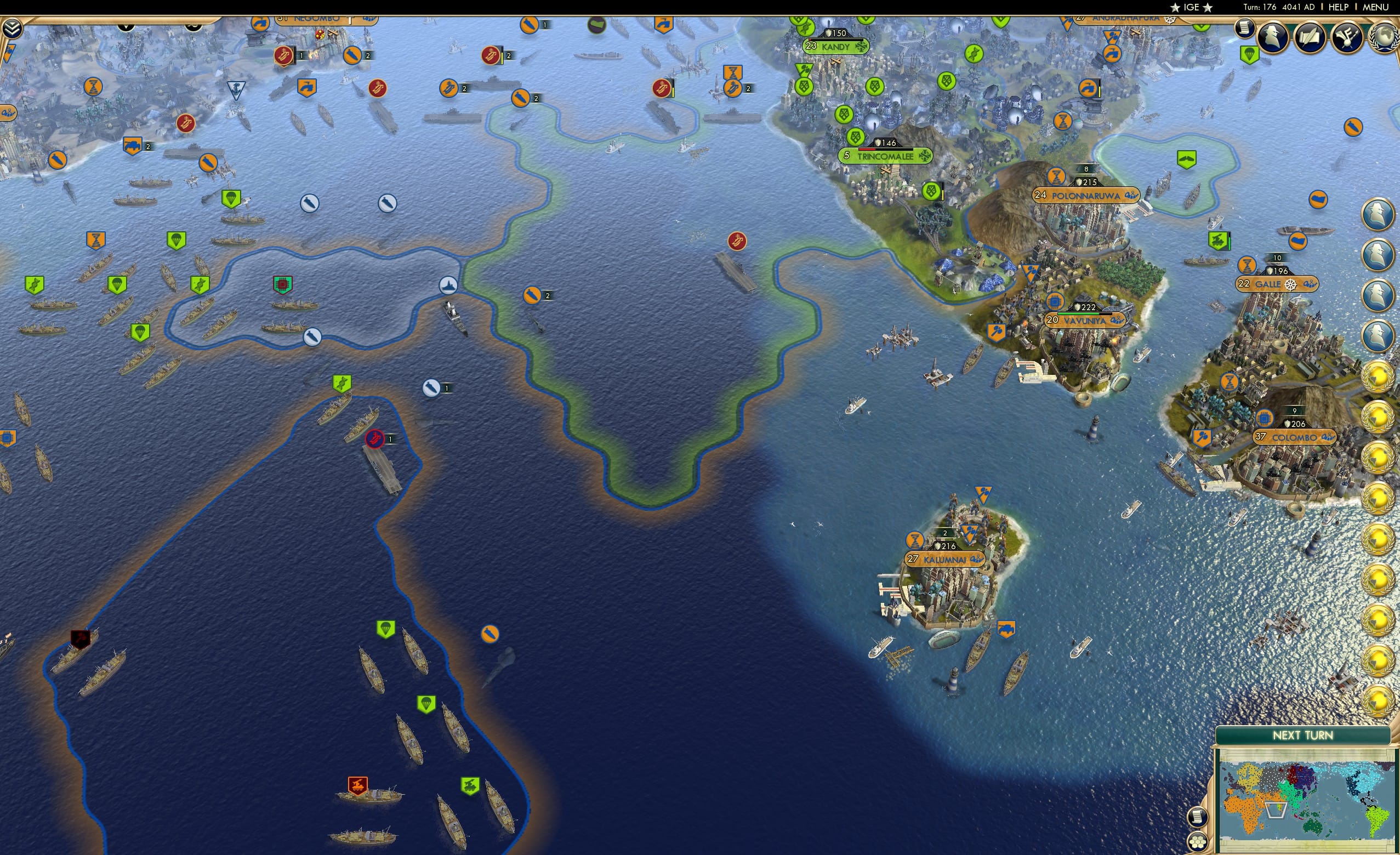This screenshot has height=855, width=1400.
Task: Open the Espionage overview spy icon
Action: click(1272, 36)
